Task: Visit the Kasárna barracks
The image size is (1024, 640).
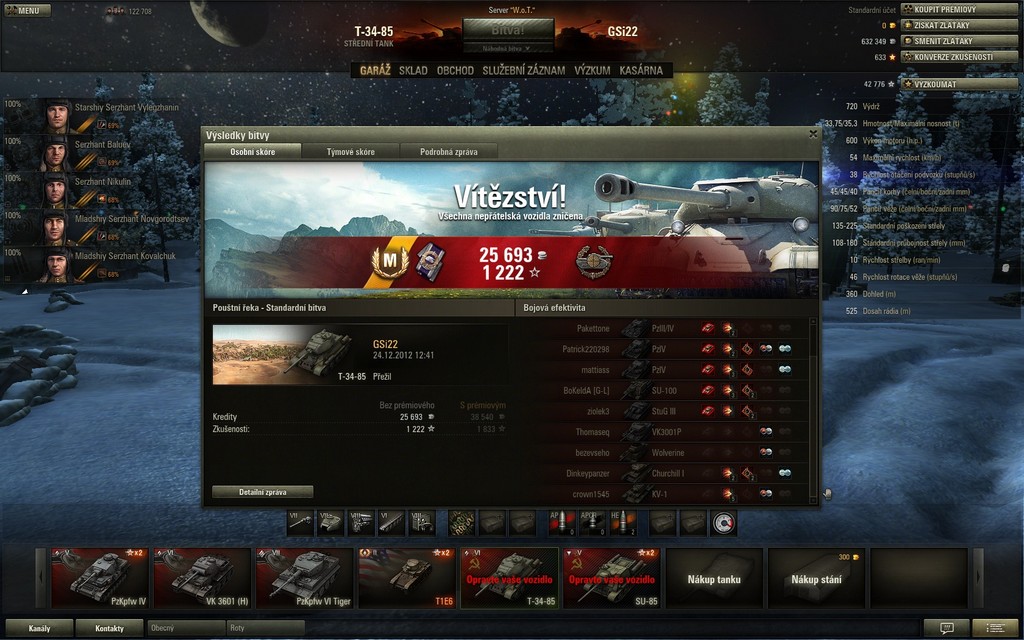Action: (641, 71)
